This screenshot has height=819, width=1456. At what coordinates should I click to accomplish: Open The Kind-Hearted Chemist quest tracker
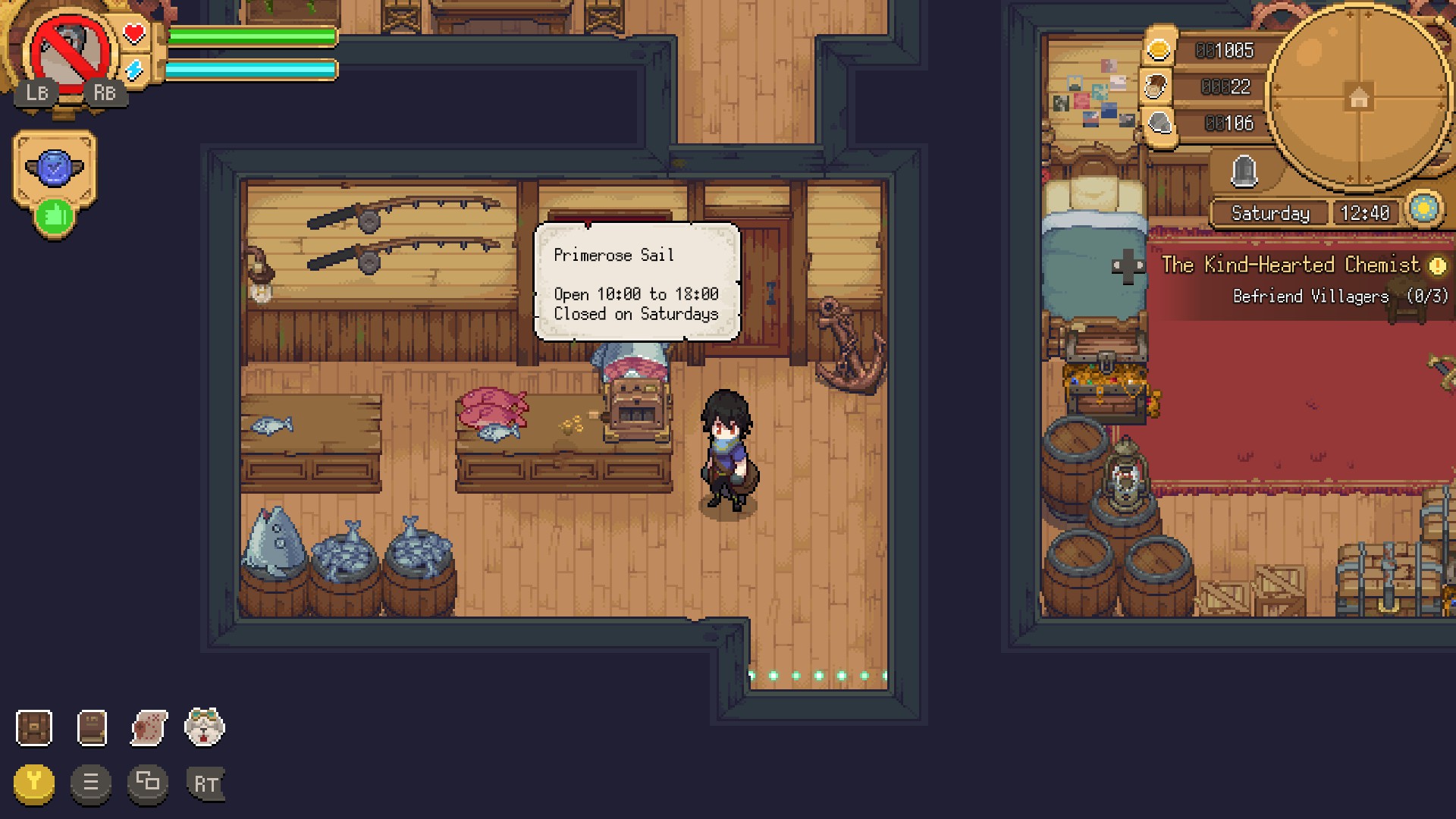pyautogui.click(x=1291, y=265)
